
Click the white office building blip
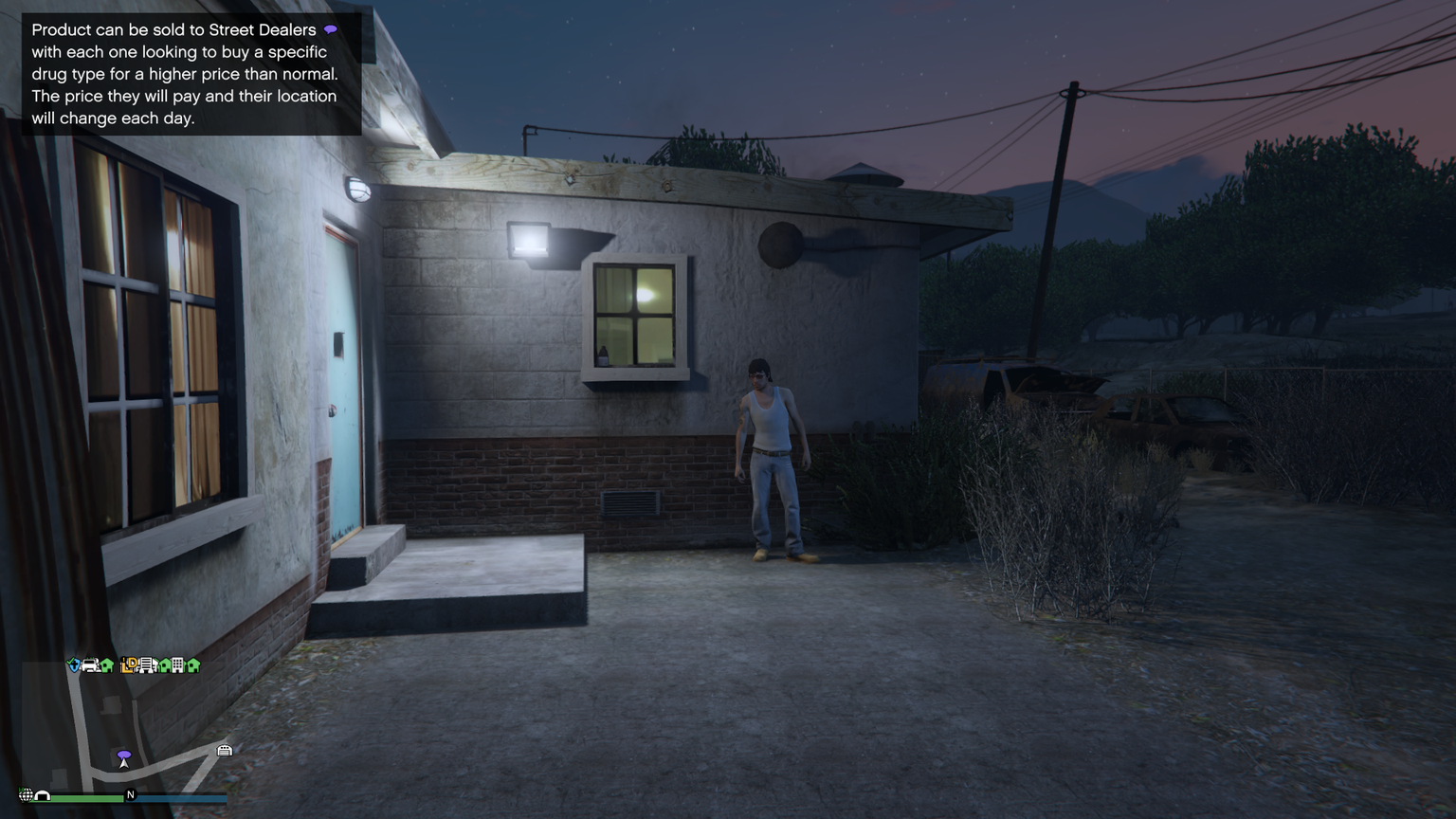pyautogui.click(x=177, y=665)
